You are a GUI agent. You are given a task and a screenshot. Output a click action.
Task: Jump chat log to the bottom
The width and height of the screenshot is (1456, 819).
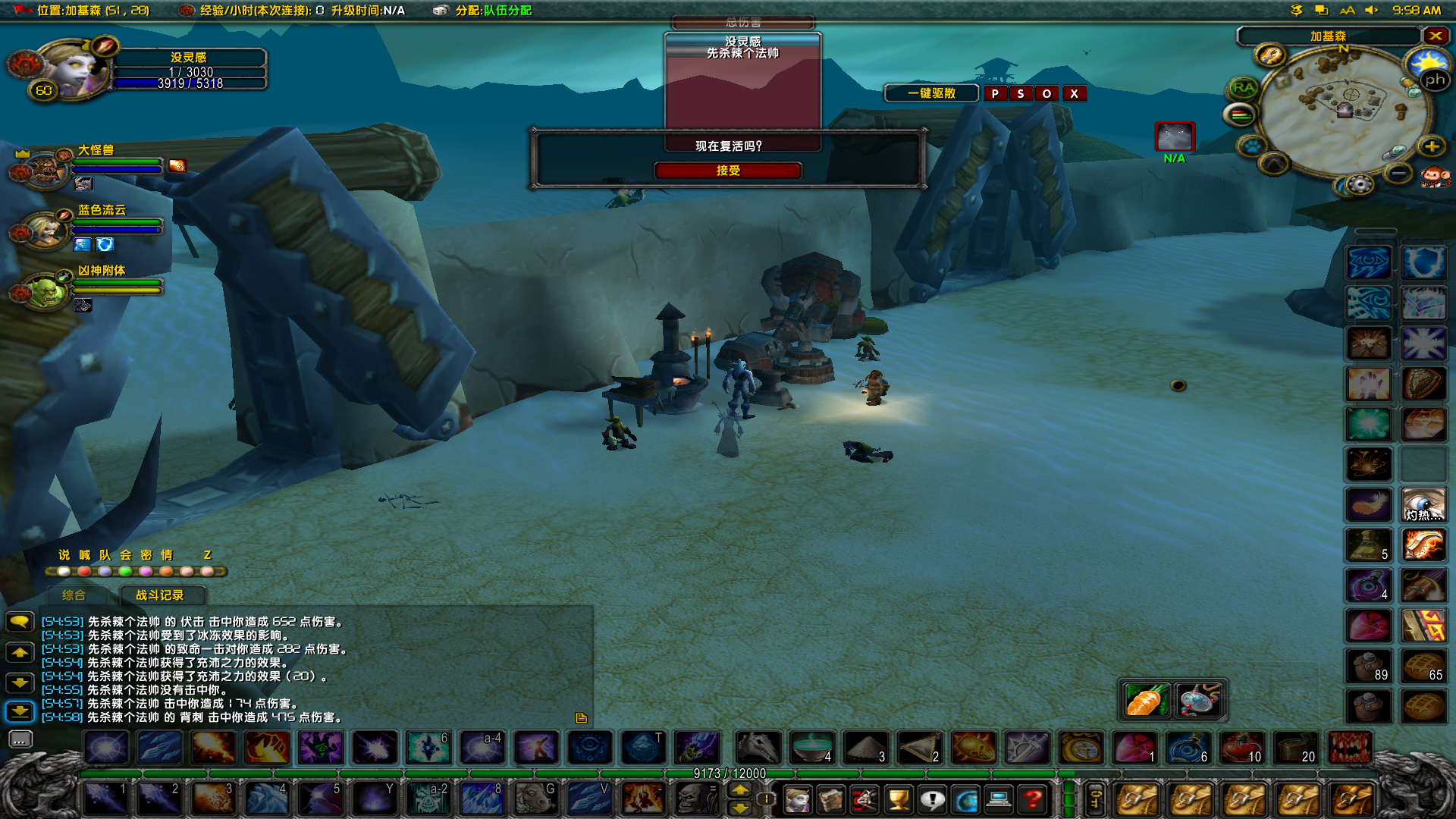click(x=20, y=711)
